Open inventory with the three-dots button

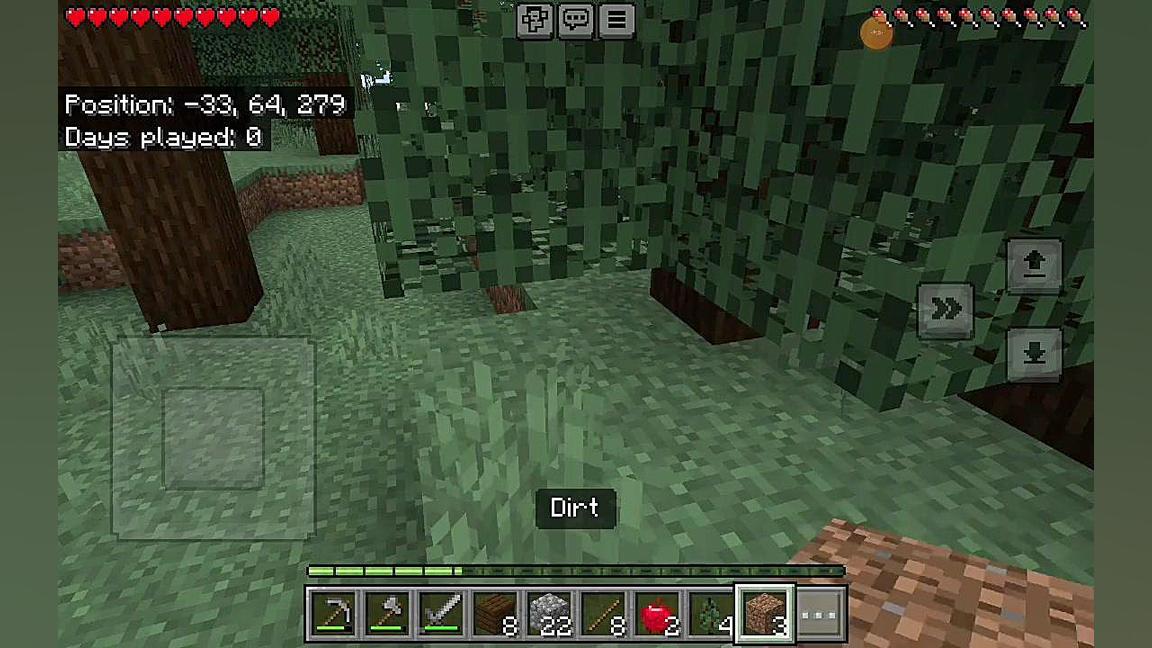820,613
